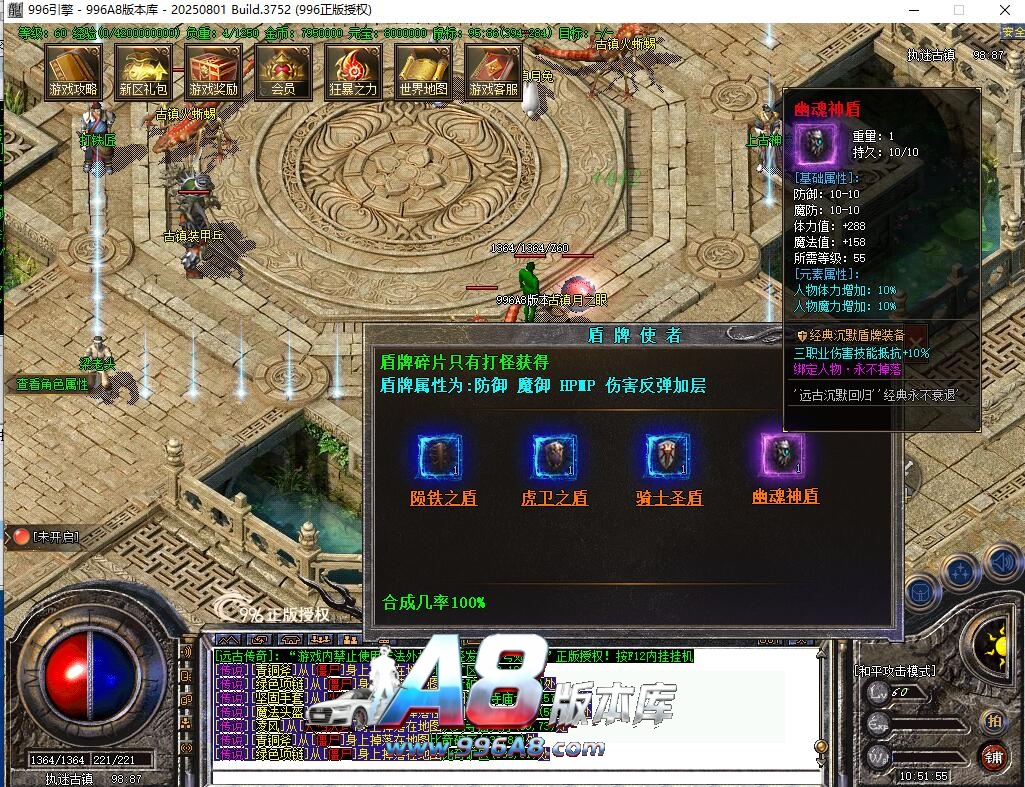The height and width of the screenshot is (787, 1025).
Task: Open the 游戏客服 customer service
Action: (493, 71)
